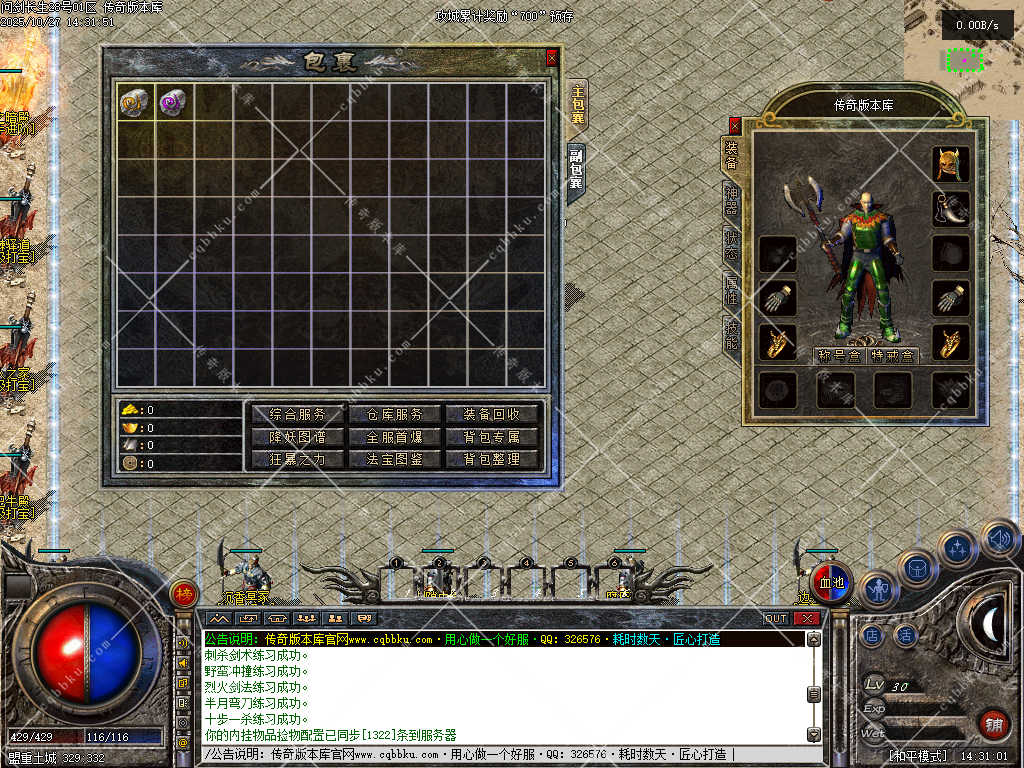Sort the bag with 背包整理
Image resolution: width=1024 pixels, height=768 pixels.
pos(492,460)
